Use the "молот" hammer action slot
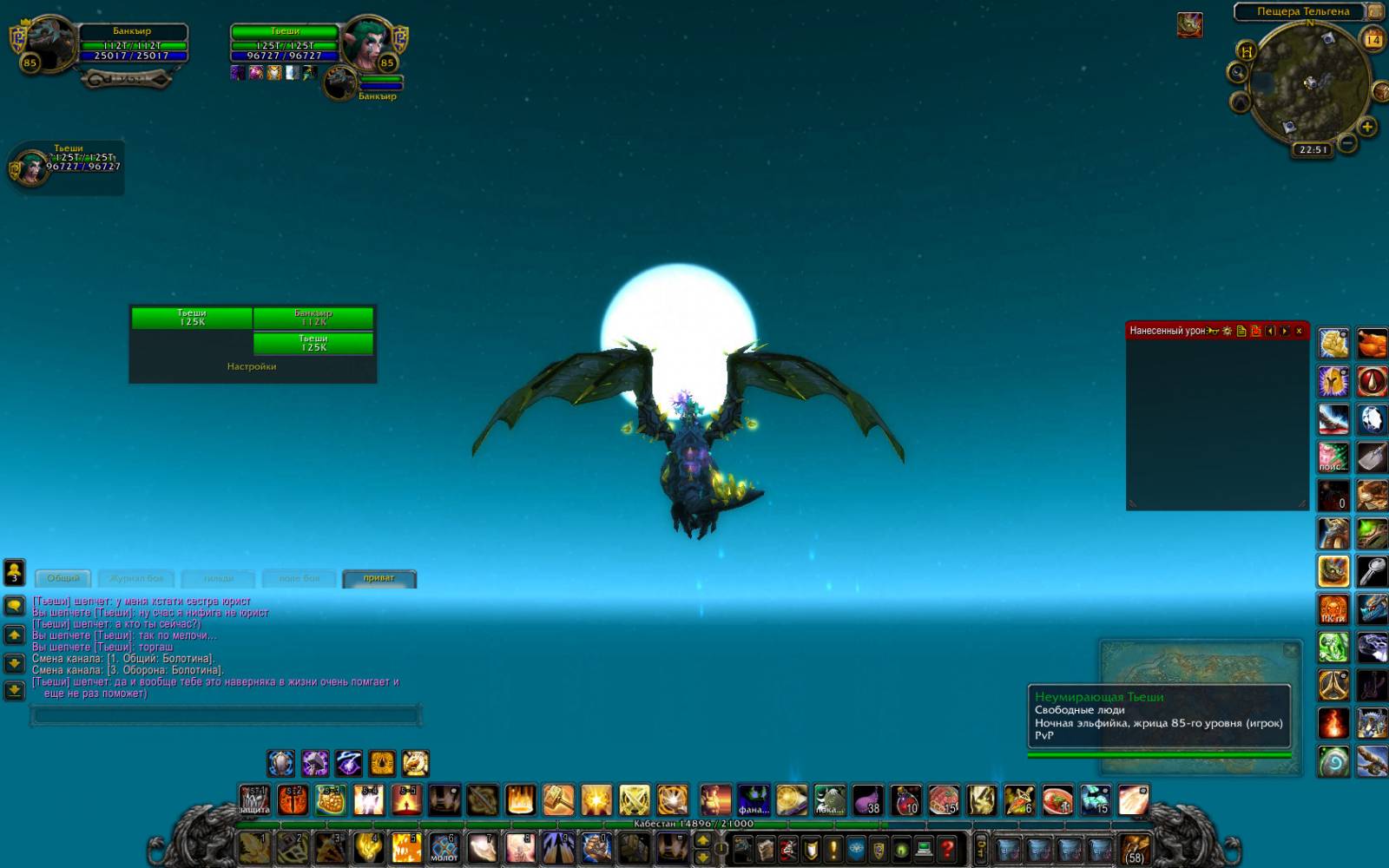 tap(444, 847)
